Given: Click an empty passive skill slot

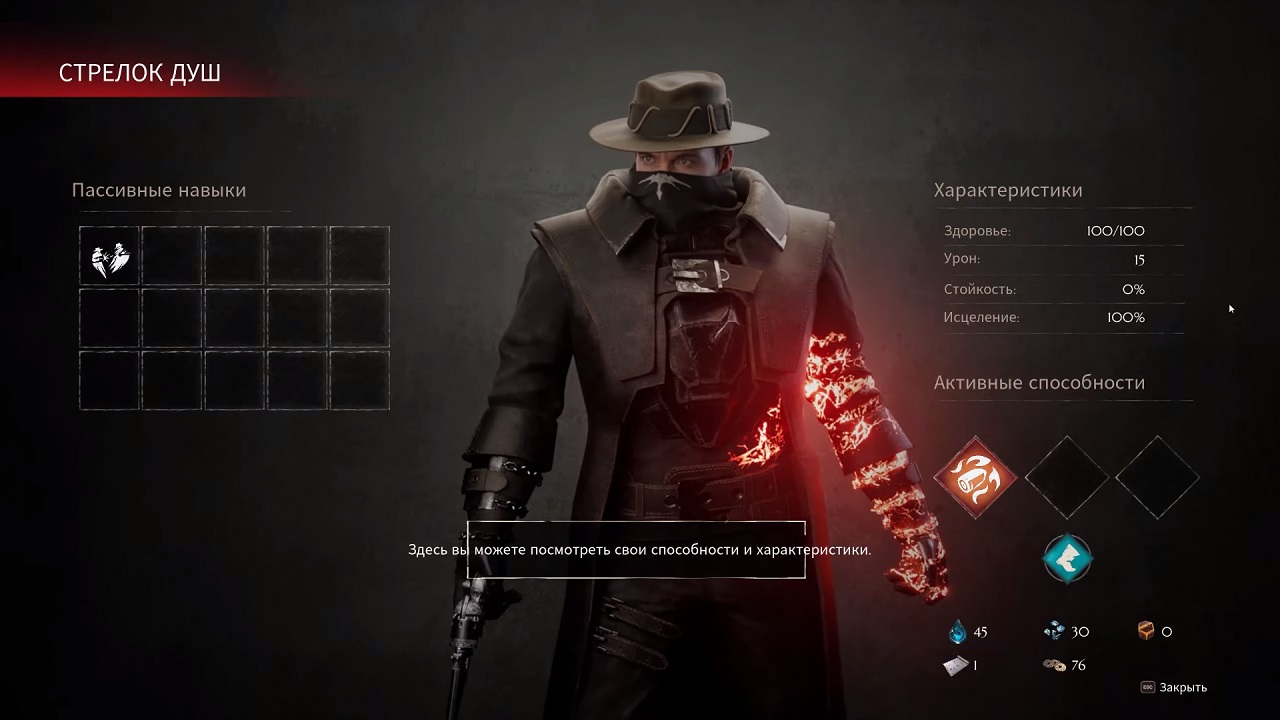Looking at the screenshot, I should coord(171,256).
